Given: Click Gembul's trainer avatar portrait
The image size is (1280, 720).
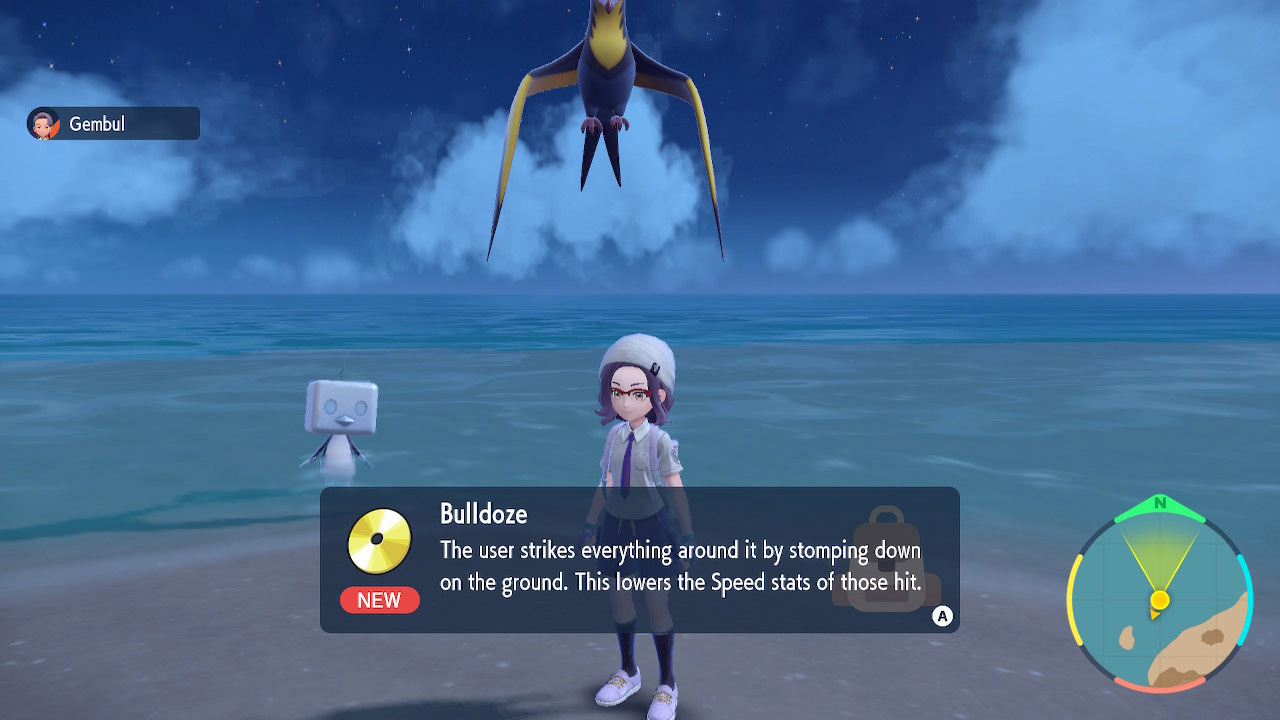Looking at the screenshot, I should click(x=42, y=123).
